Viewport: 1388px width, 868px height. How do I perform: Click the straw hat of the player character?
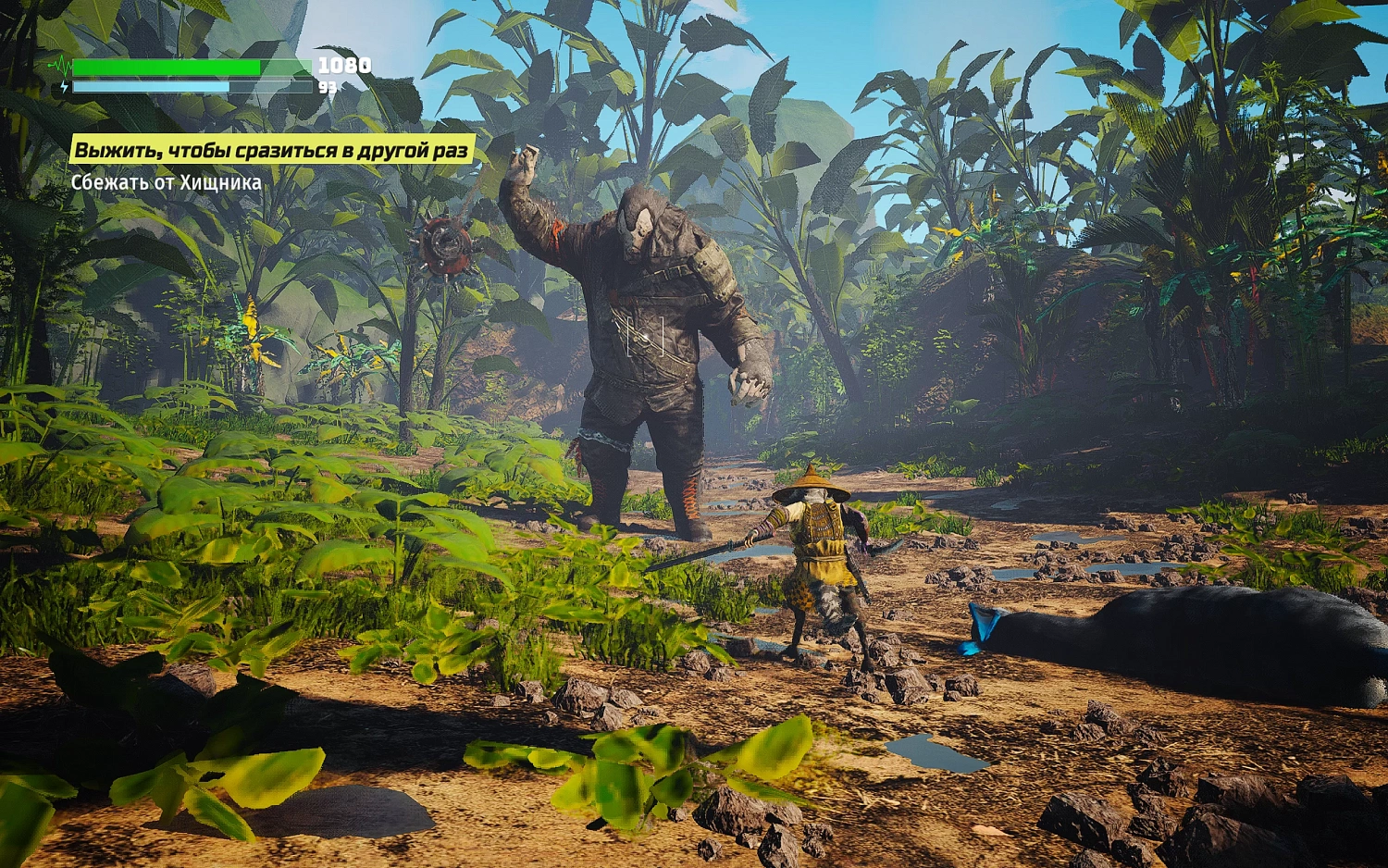(x=812, y=483)
